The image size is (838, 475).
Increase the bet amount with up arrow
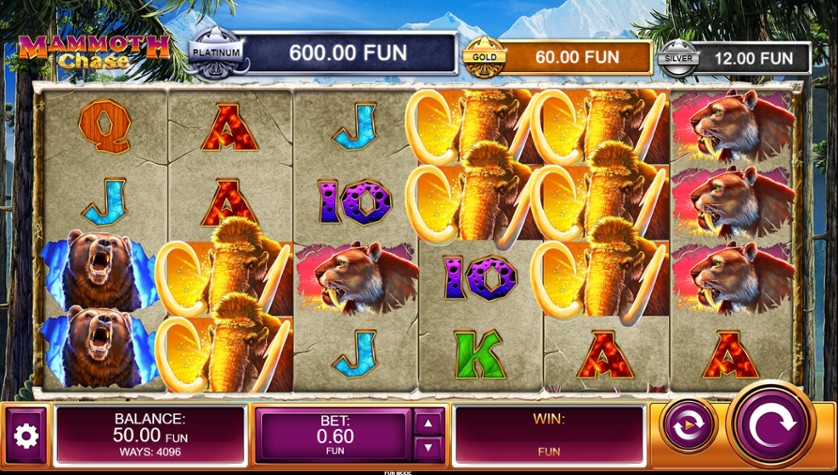pos(428,423)
